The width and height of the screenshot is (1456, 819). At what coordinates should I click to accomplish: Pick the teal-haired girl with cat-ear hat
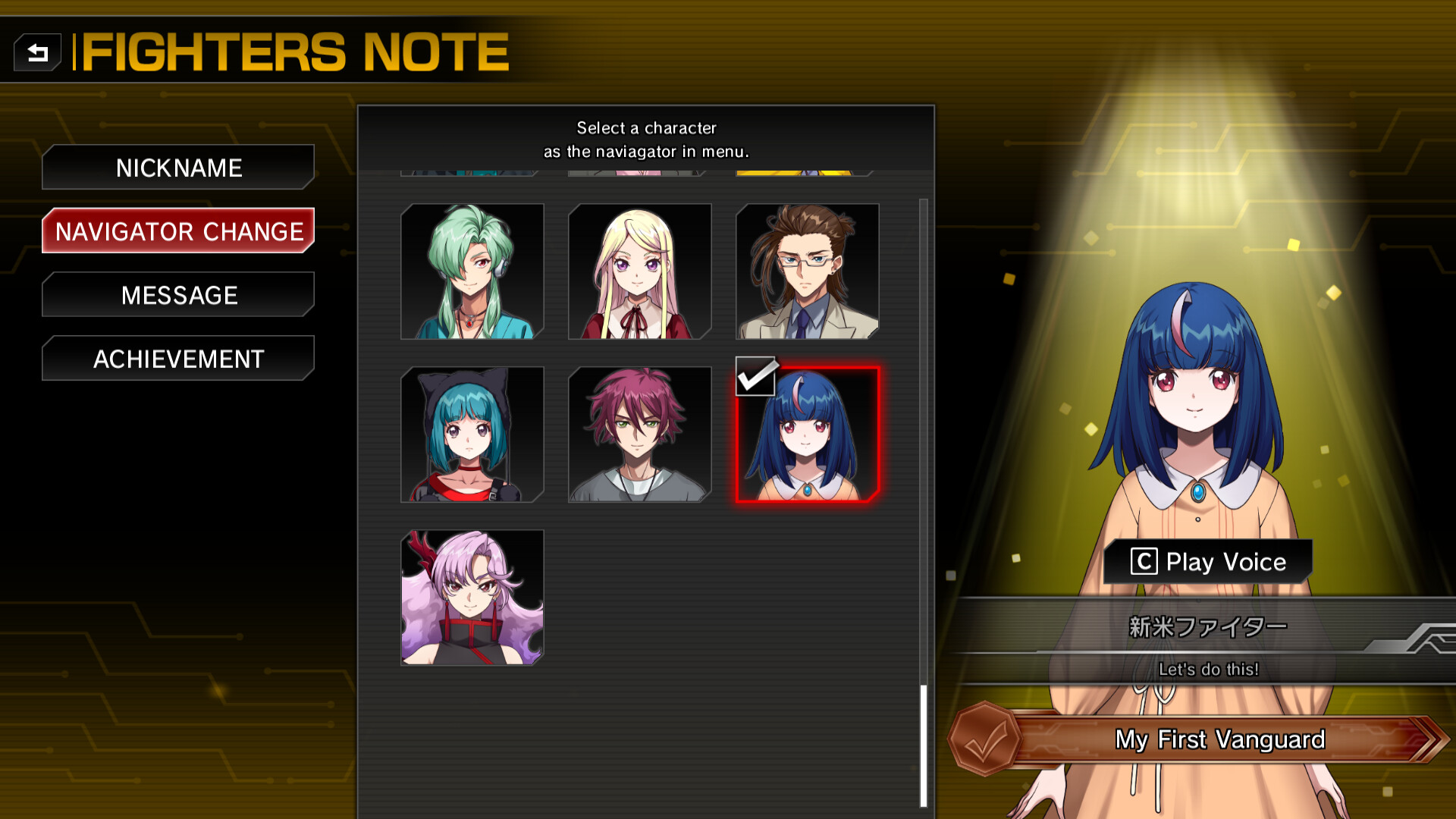472,434
